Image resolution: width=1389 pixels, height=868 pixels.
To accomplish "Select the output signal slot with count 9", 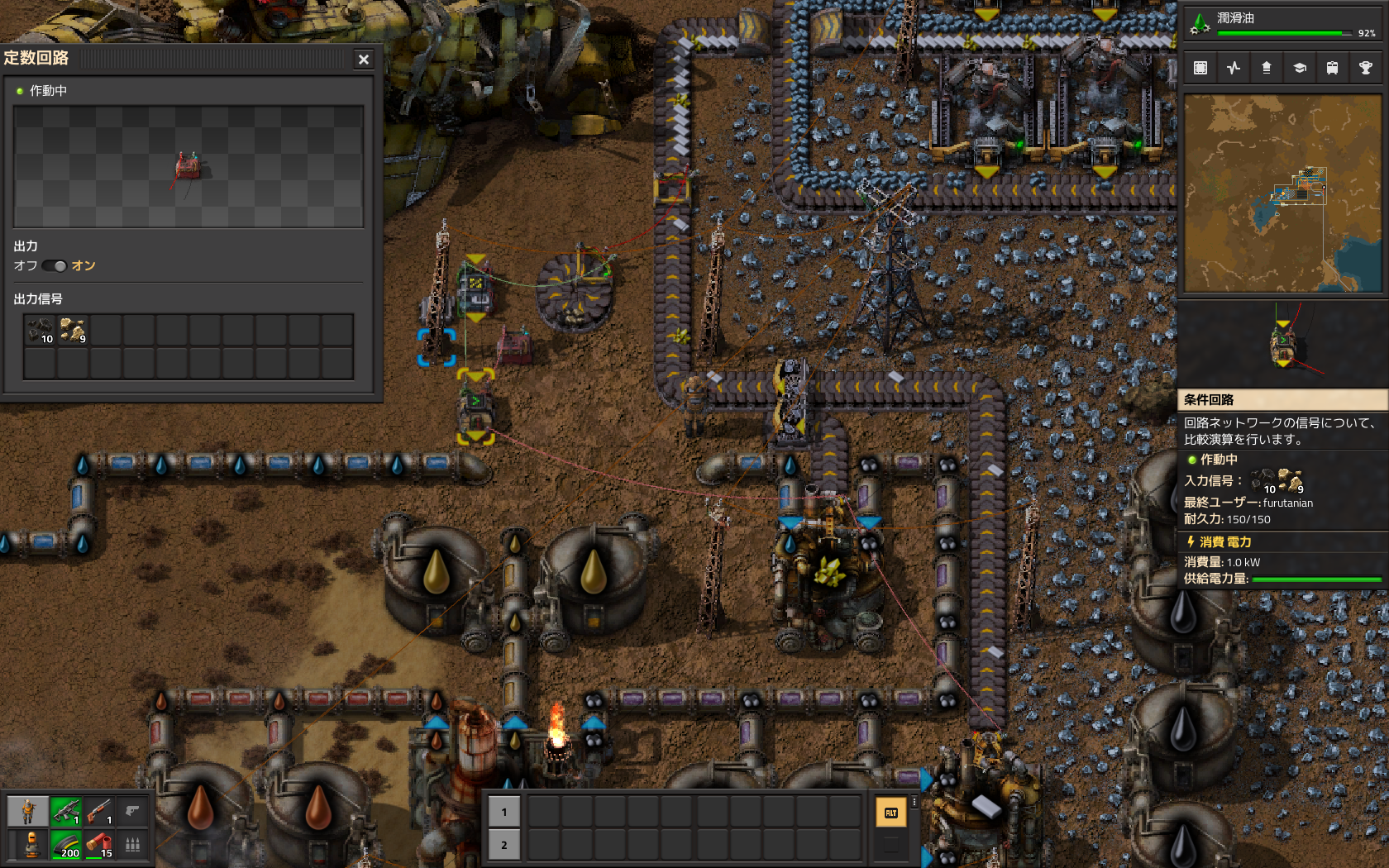I will point(73,331).
